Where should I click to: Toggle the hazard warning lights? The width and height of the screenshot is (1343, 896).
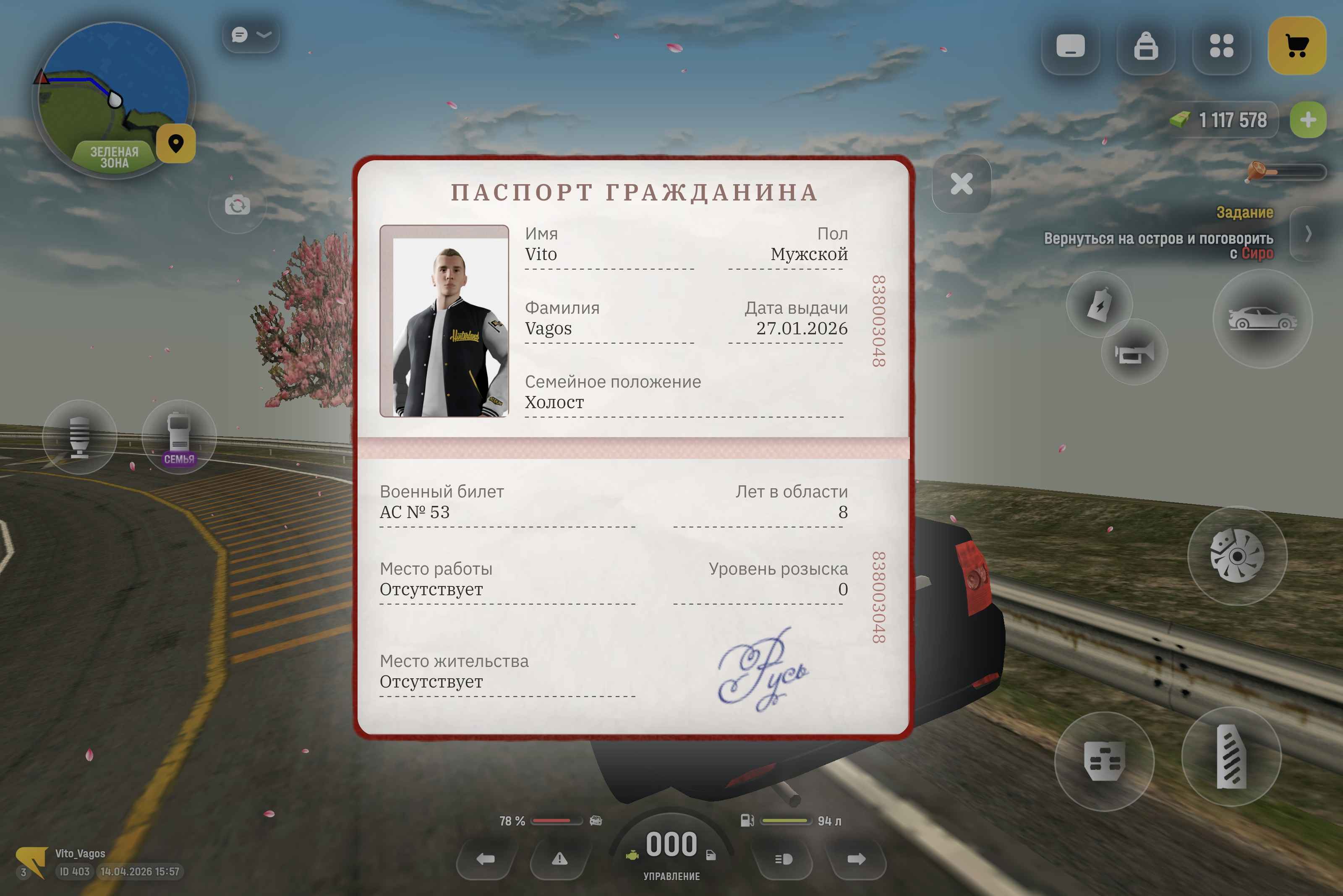click(x=559, y=859)
